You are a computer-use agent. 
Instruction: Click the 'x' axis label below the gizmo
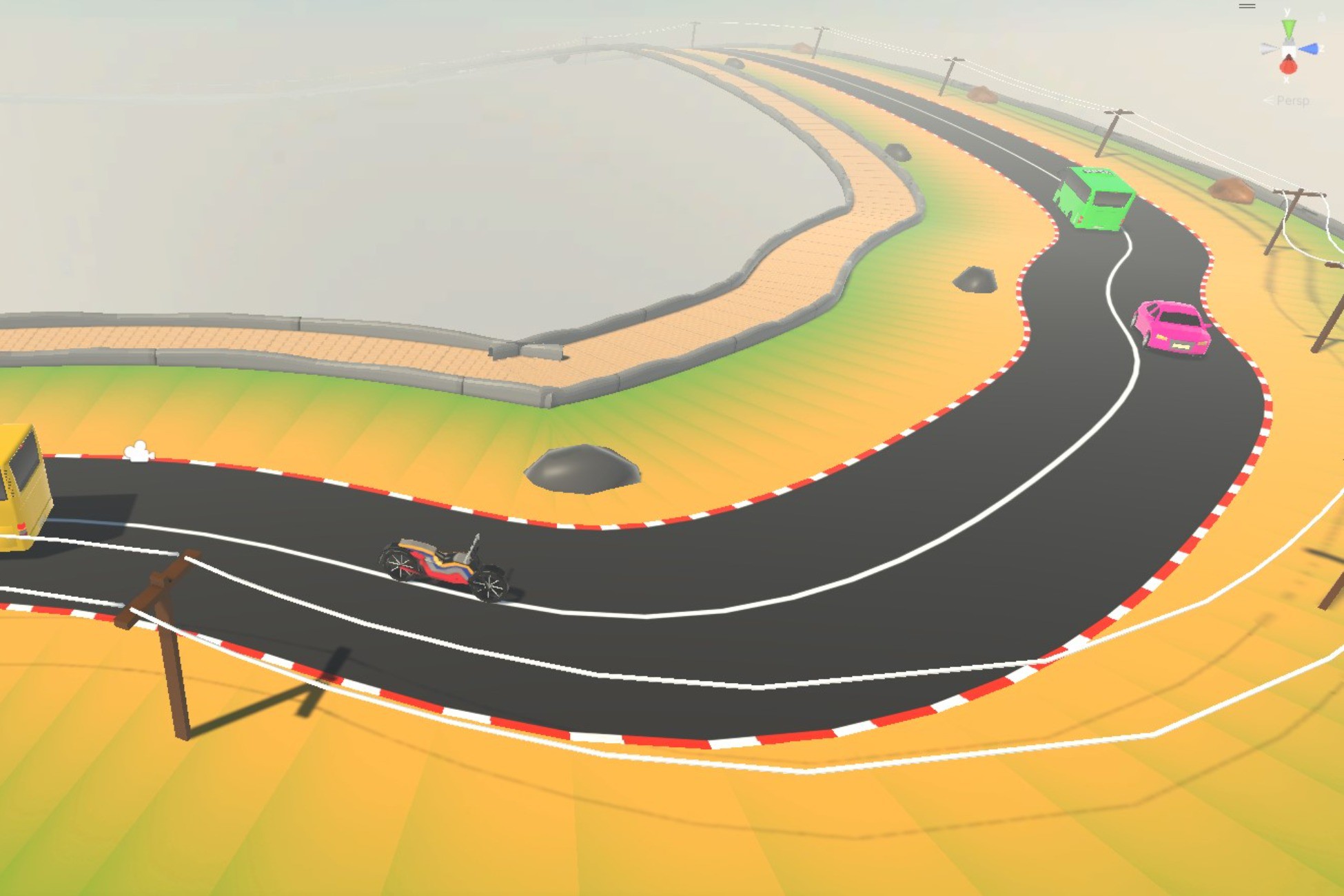[1287, 80]
